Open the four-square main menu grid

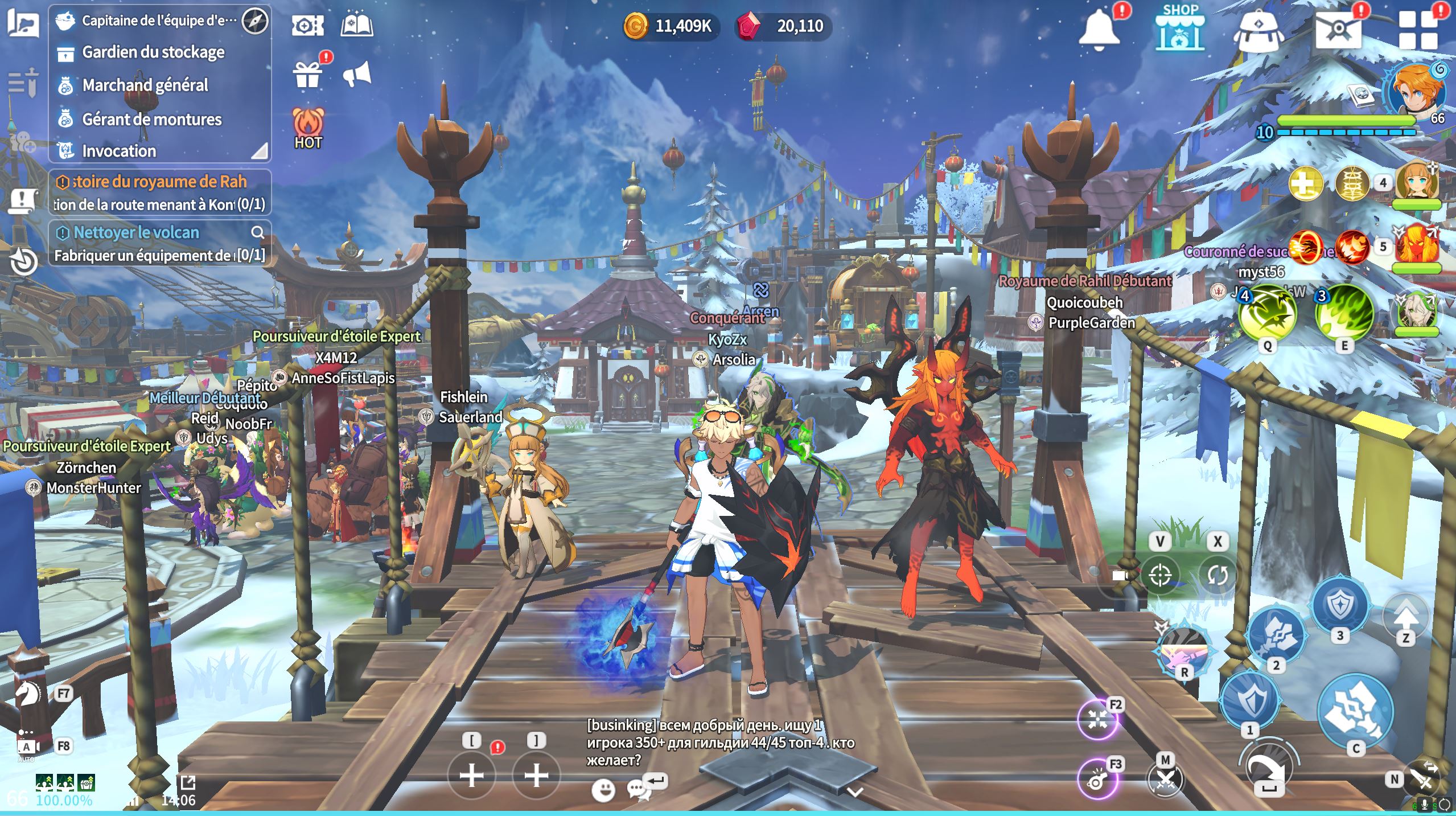tap(1418, 30)
